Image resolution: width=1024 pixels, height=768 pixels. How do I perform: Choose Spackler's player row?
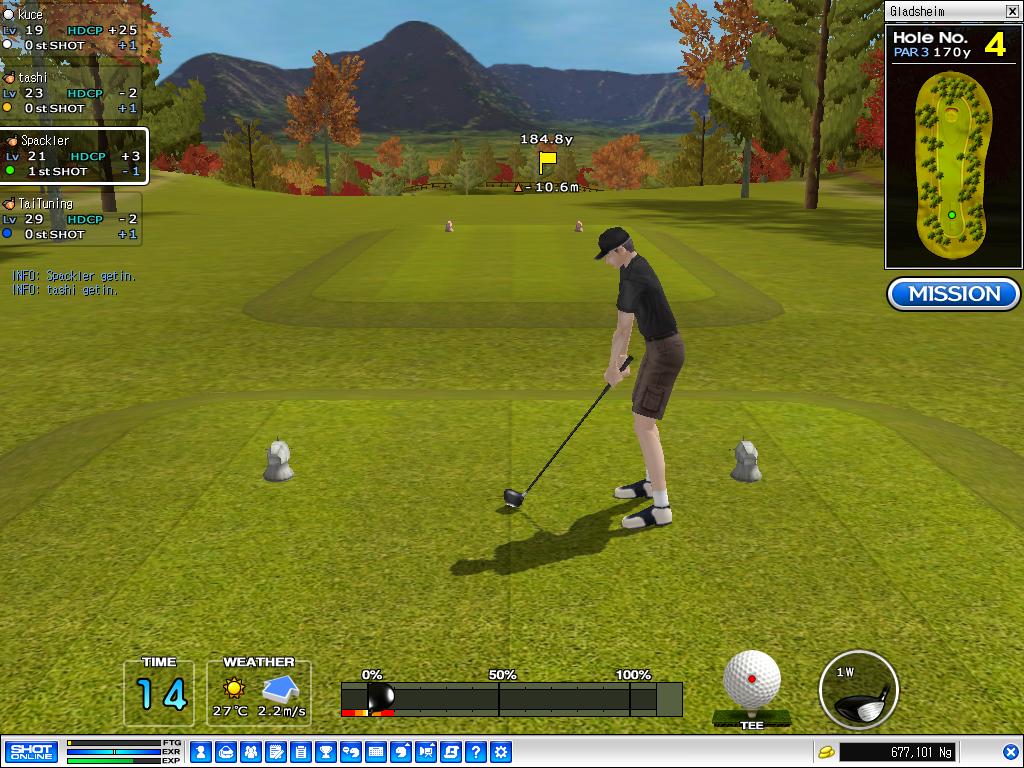(72, 156)
